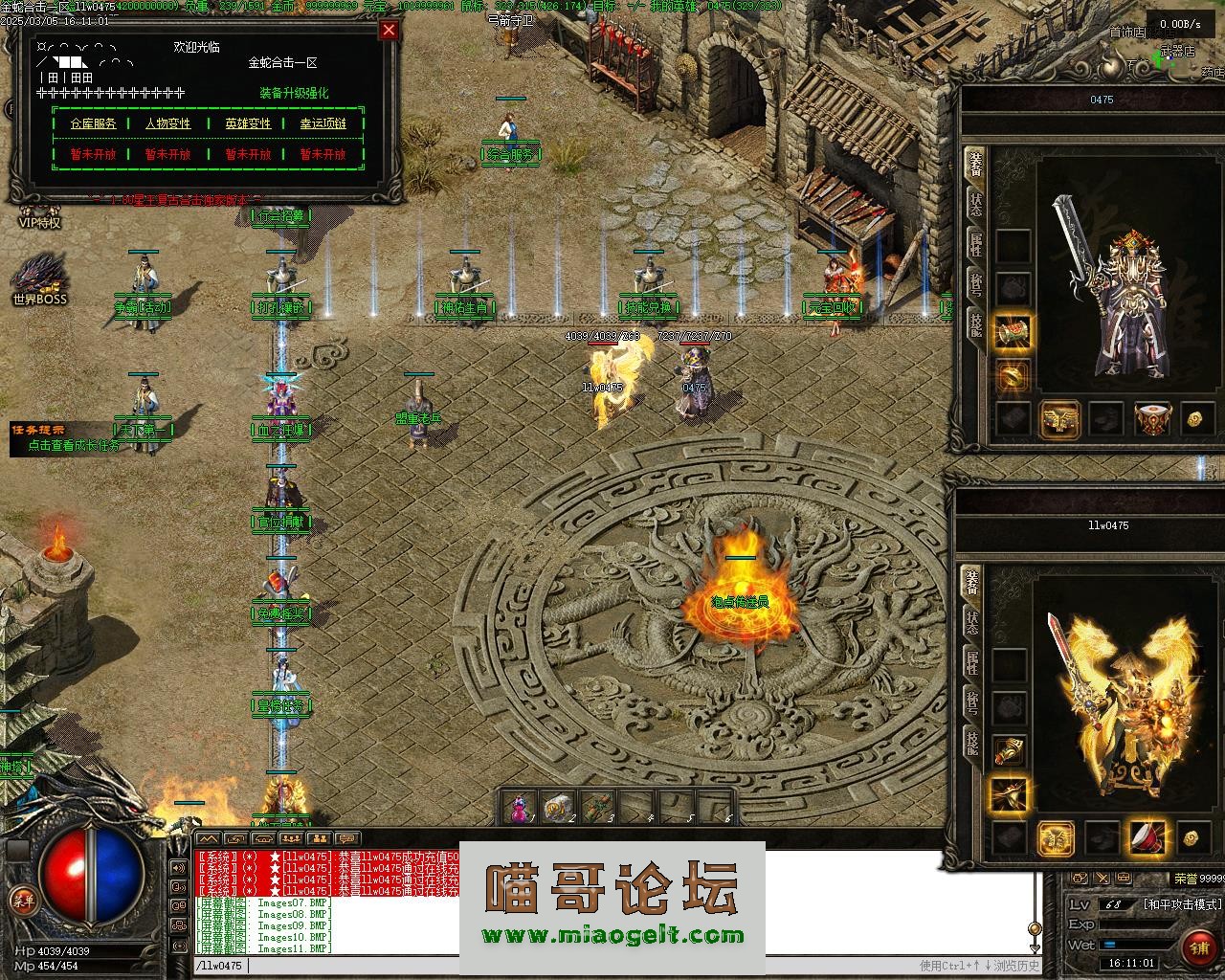
Task: Open the 世界BOSS icon
Action: point(39,278)
